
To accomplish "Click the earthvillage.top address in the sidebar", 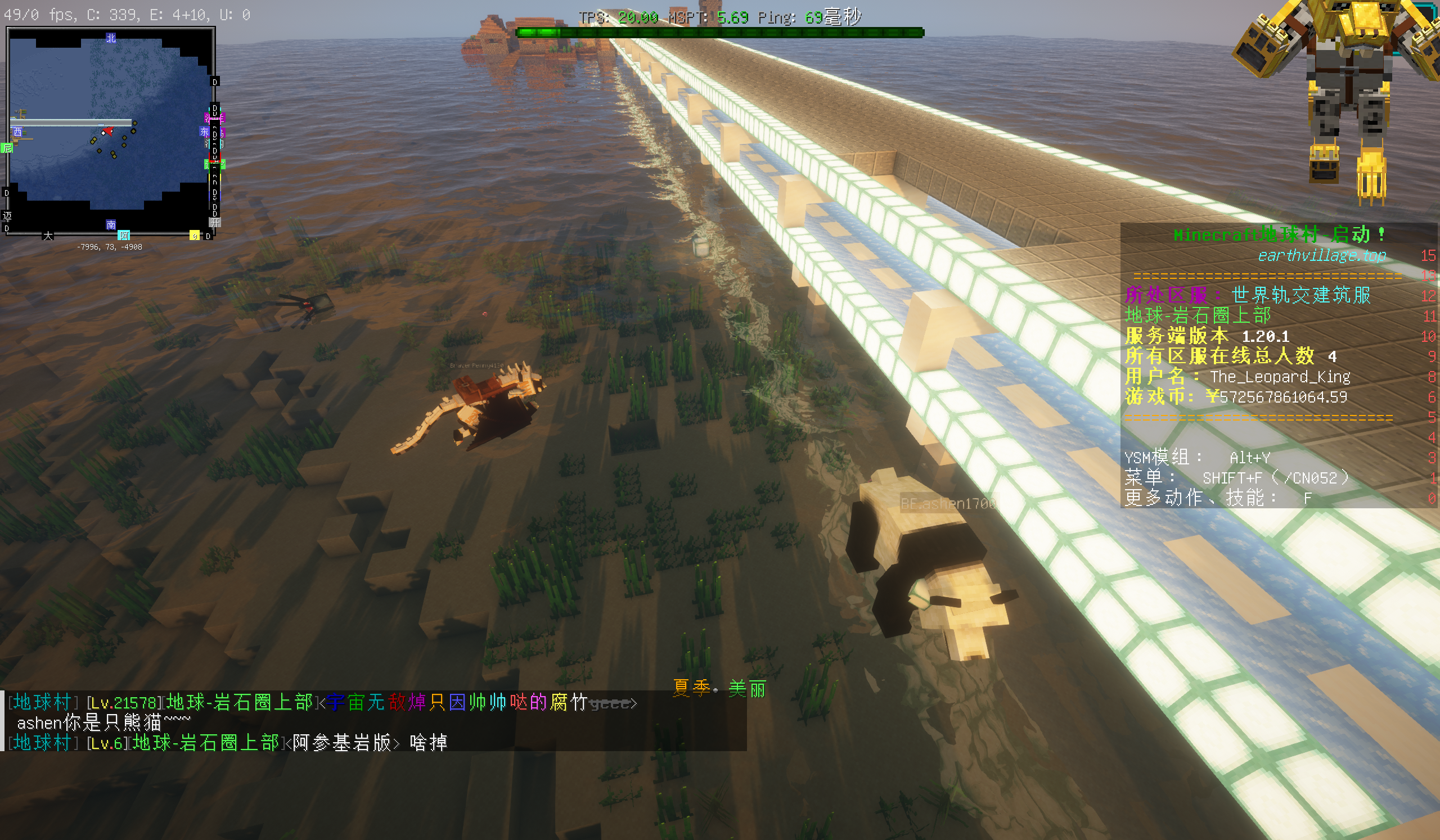I will 1321,255.
